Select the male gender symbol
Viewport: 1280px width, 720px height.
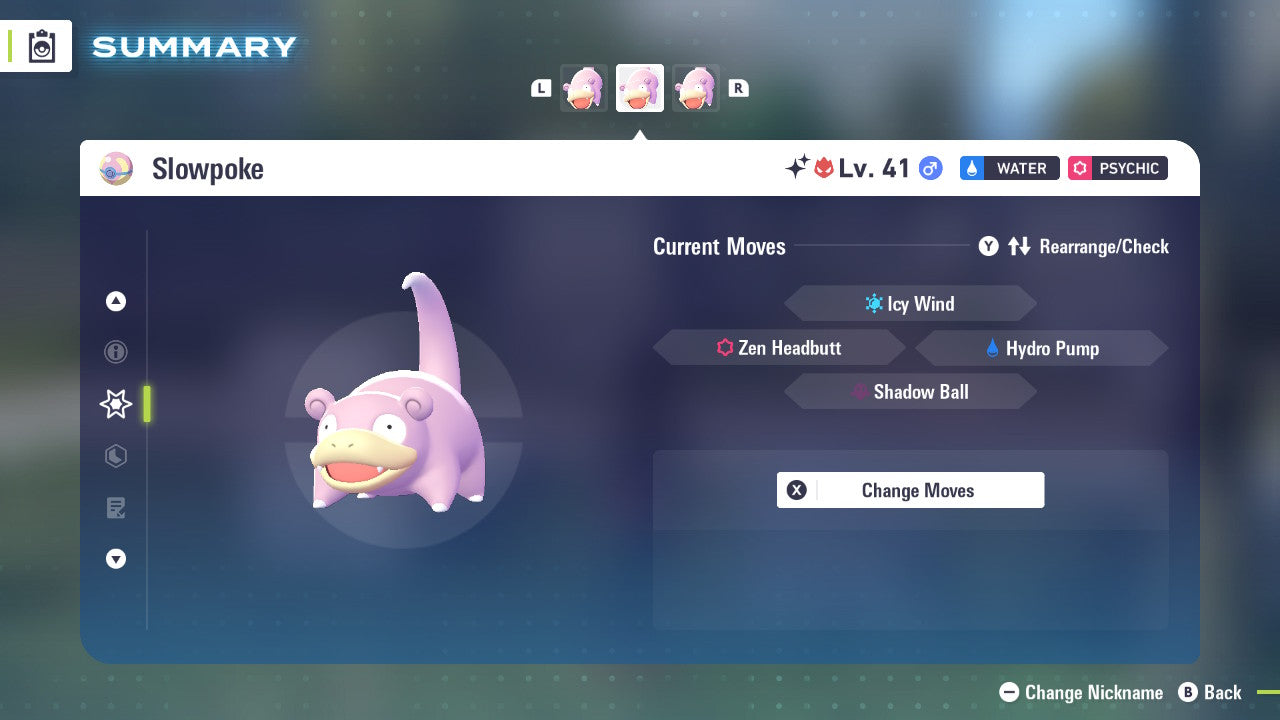click(929, 168)
